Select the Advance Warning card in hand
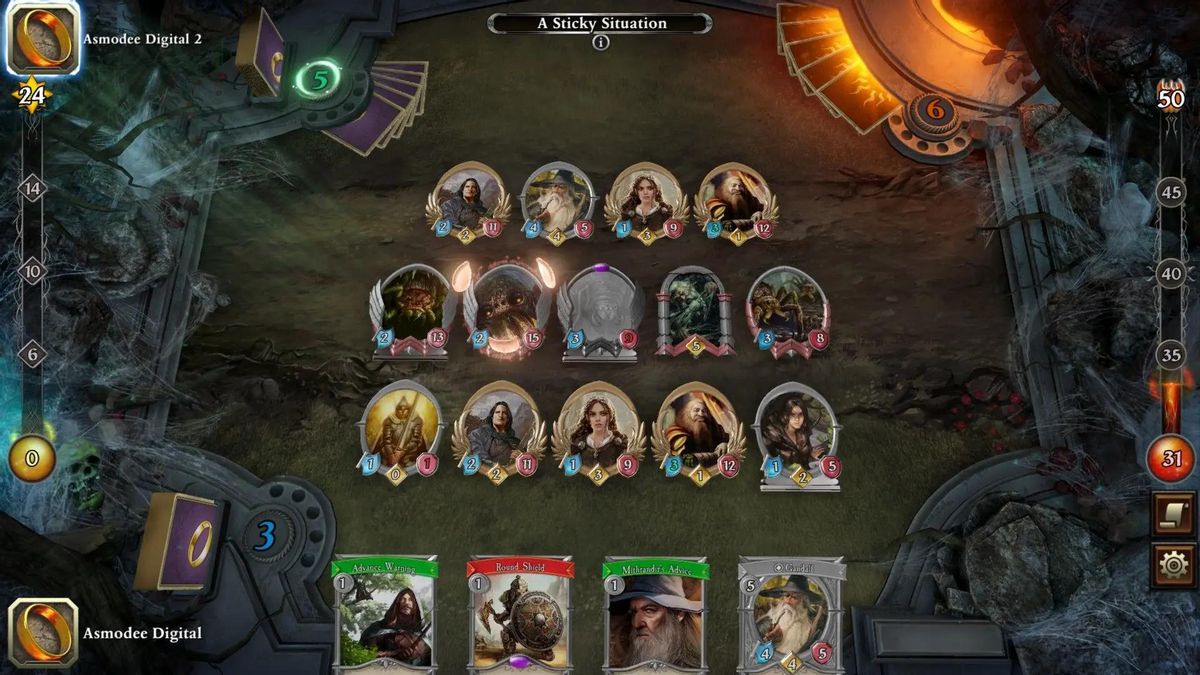1200x675 pixels. pos(385,615)
